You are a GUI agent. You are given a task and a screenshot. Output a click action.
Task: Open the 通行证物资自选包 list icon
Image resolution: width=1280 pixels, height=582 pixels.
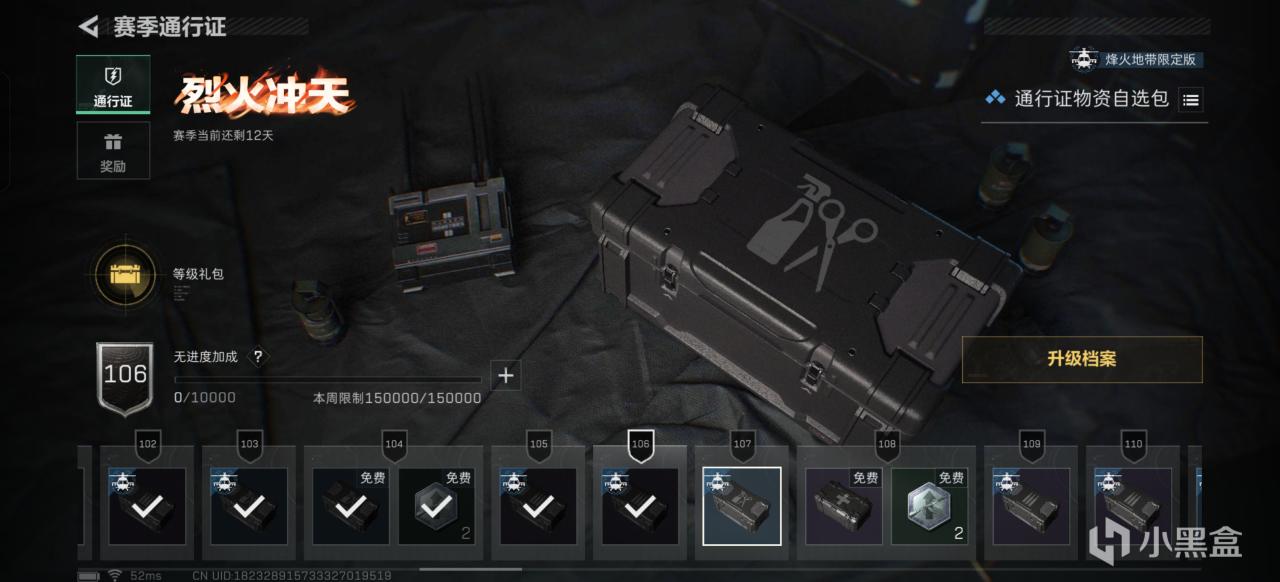pos(1190,99)
